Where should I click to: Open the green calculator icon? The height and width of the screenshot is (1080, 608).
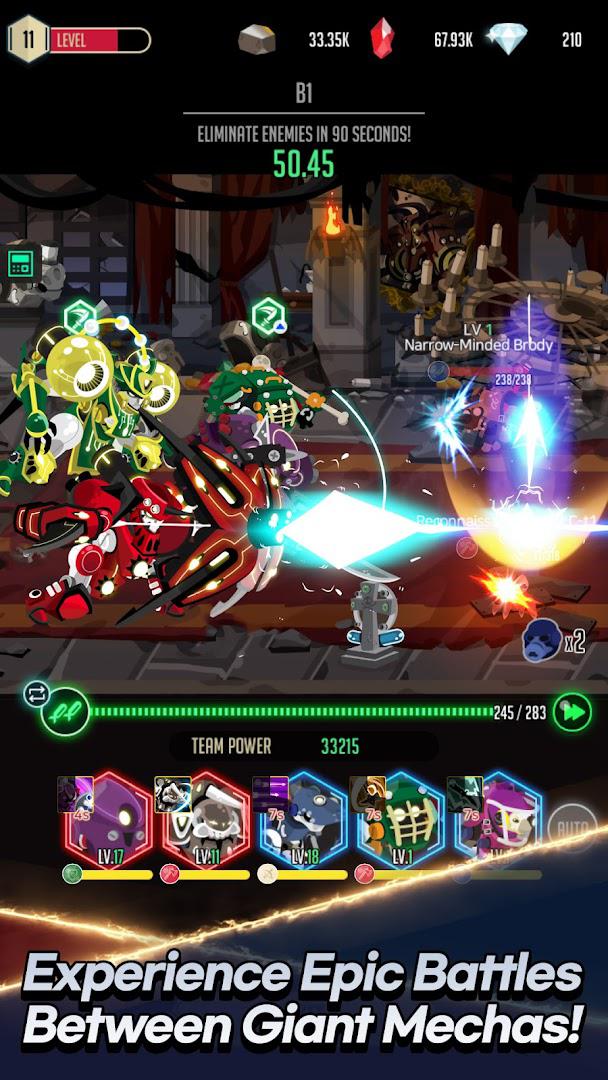[21, 264]
